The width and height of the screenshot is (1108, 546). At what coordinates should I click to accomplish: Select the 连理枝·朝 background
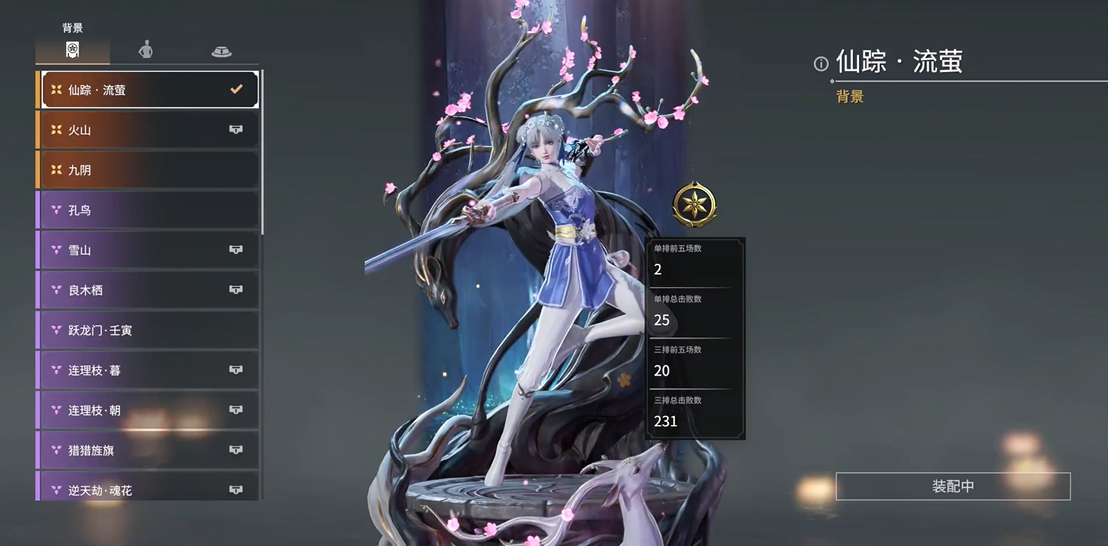(148, 410)
